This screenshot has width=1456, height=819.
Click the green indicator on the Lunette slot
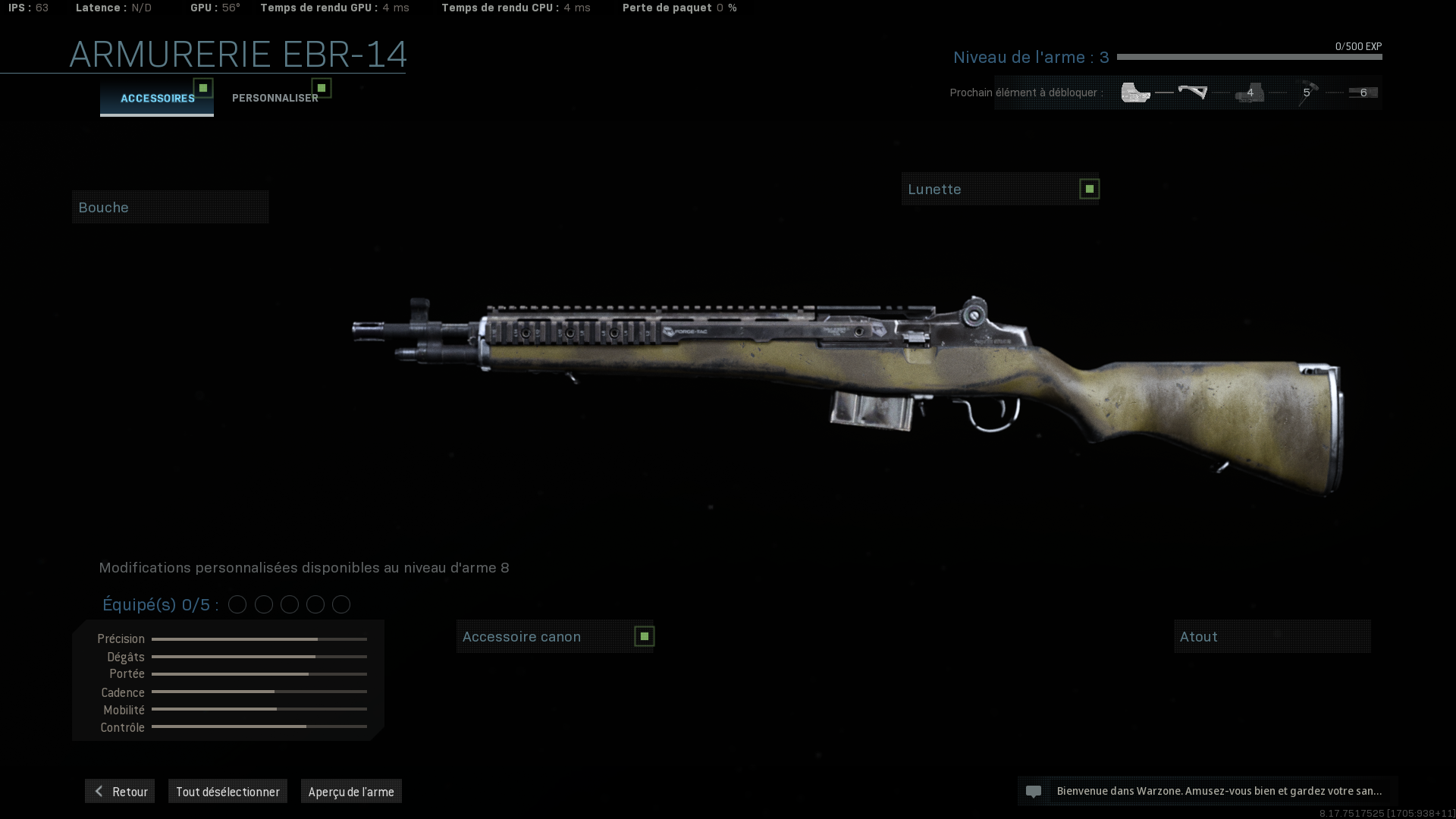click(1089, 188)
